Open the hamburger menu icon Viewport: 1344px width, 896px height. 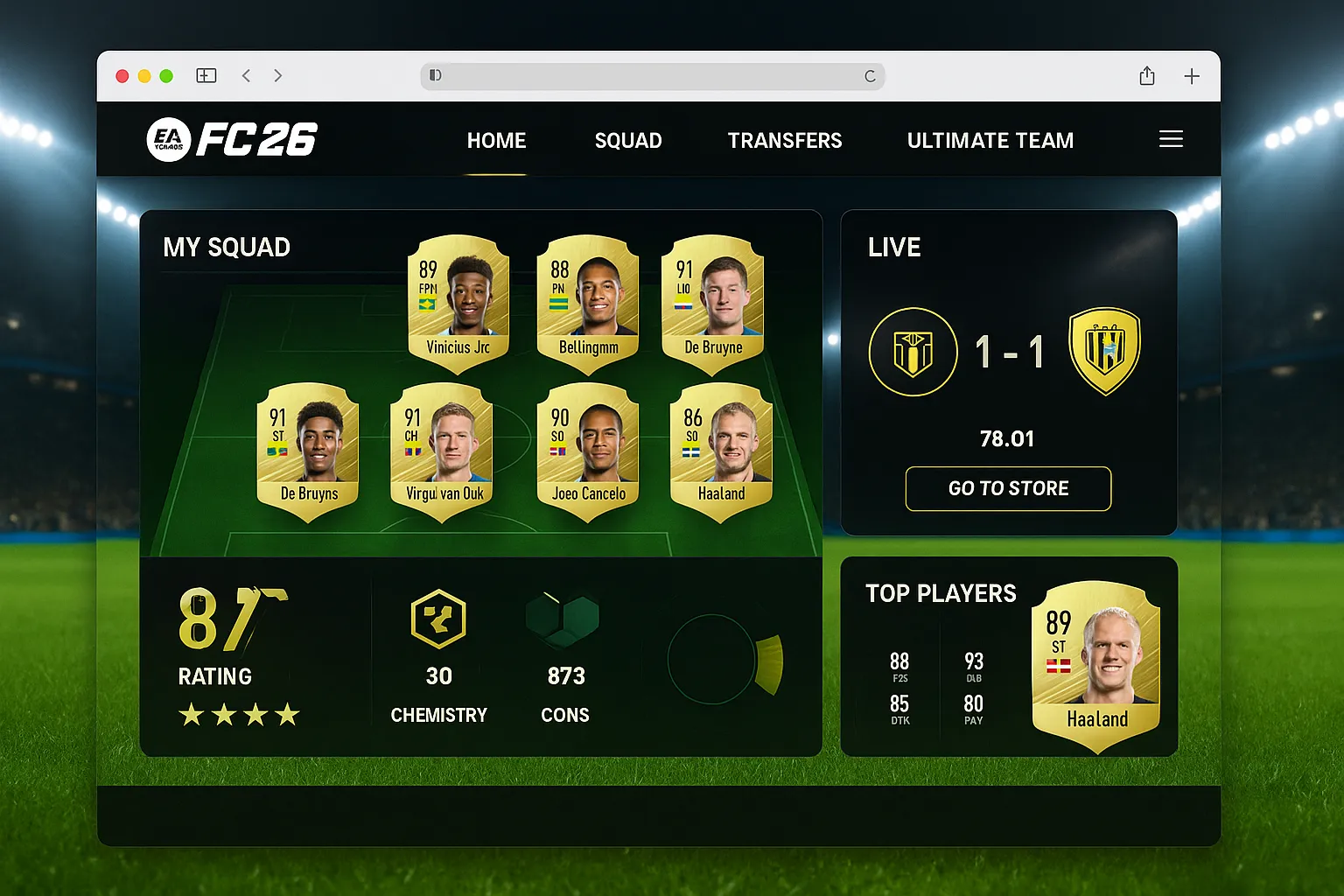pyautogui.click(x=1171, y=138)
